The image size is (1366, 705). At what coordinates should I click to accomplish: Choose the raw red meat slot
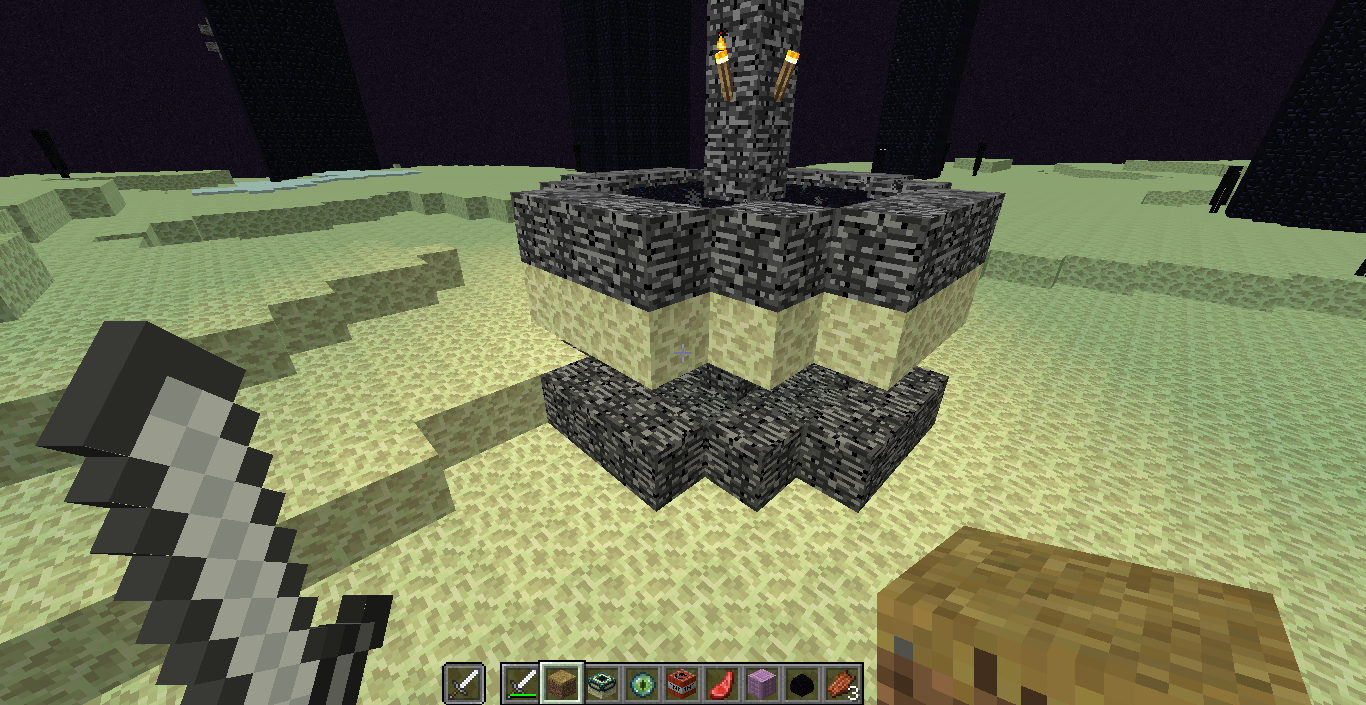[x=722, y=684]
